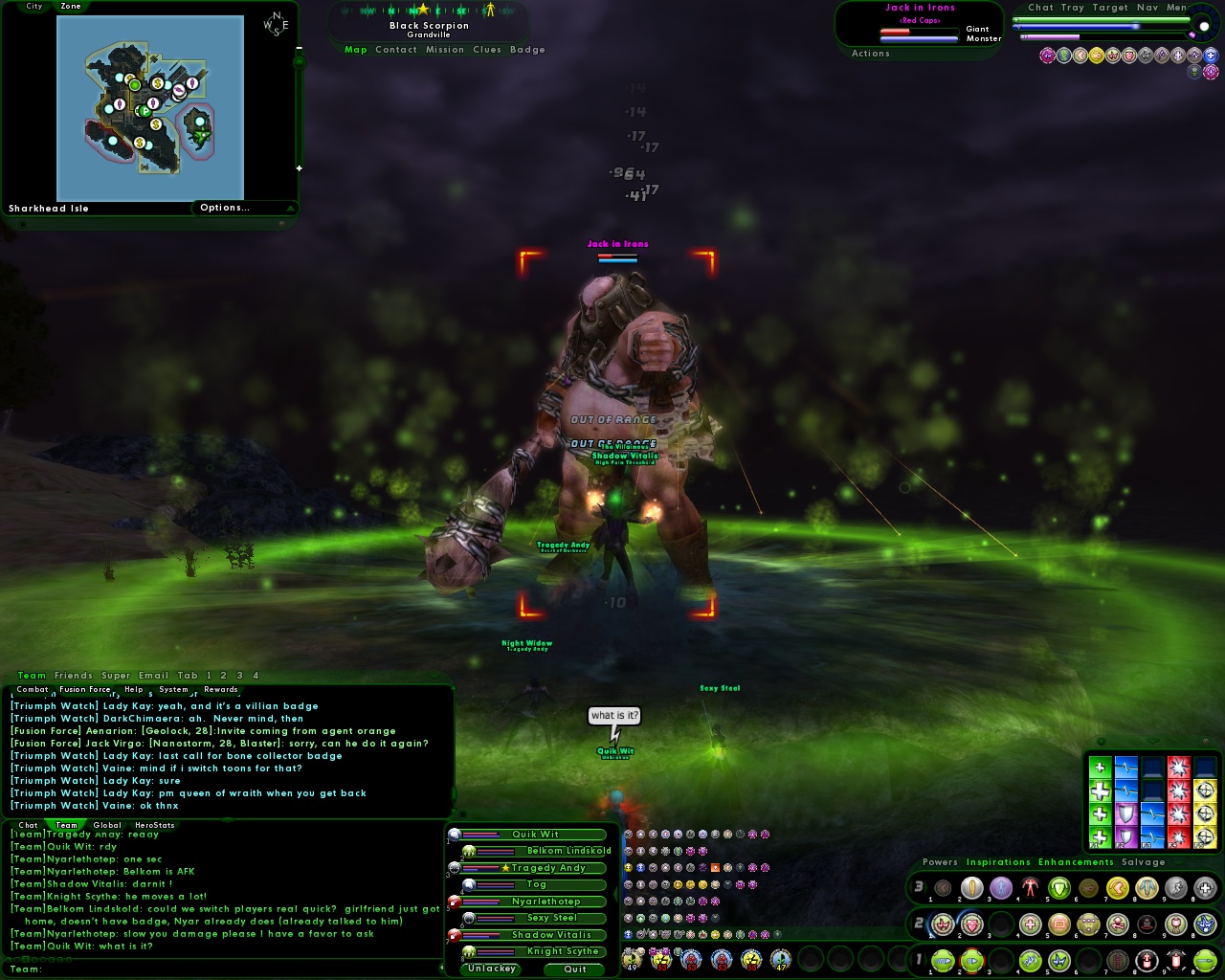Screen dimensions: 1225x980
Task: Expand the Actions section of the target window
Action: 870,54
